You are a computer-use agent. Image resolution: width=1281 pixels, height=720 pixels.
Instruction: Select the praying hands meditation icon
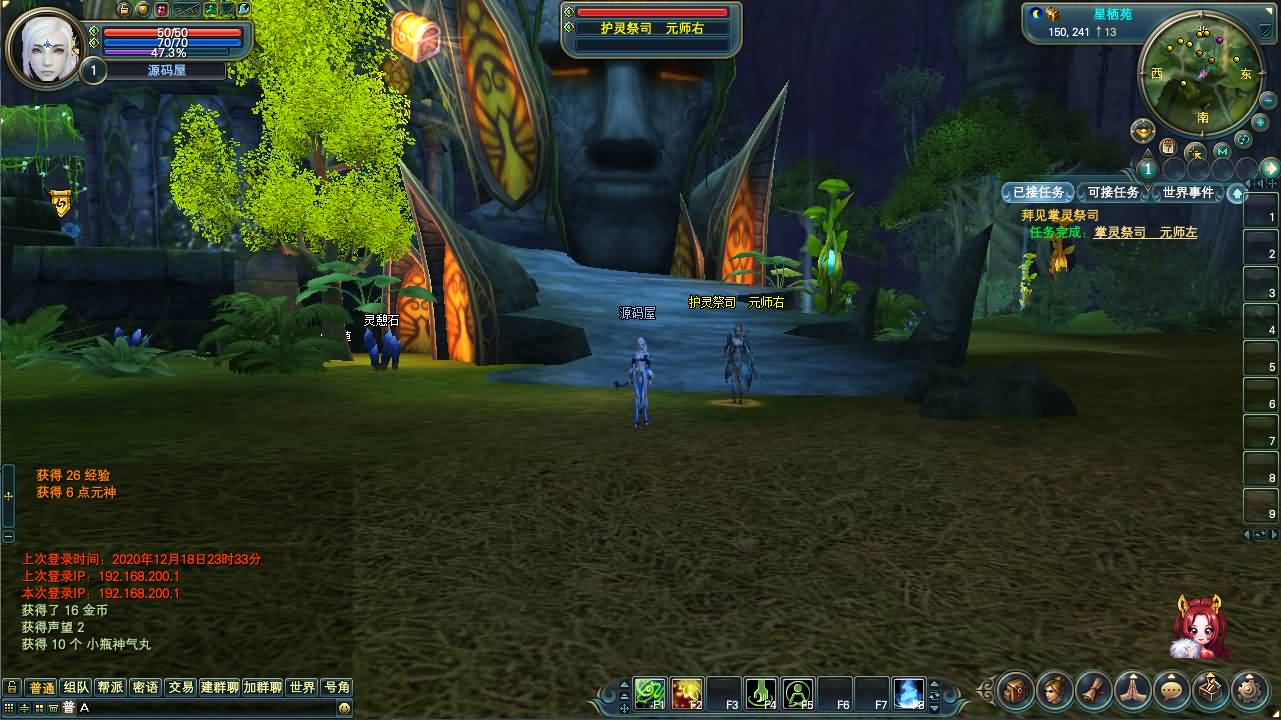[x=1133, y=690]
